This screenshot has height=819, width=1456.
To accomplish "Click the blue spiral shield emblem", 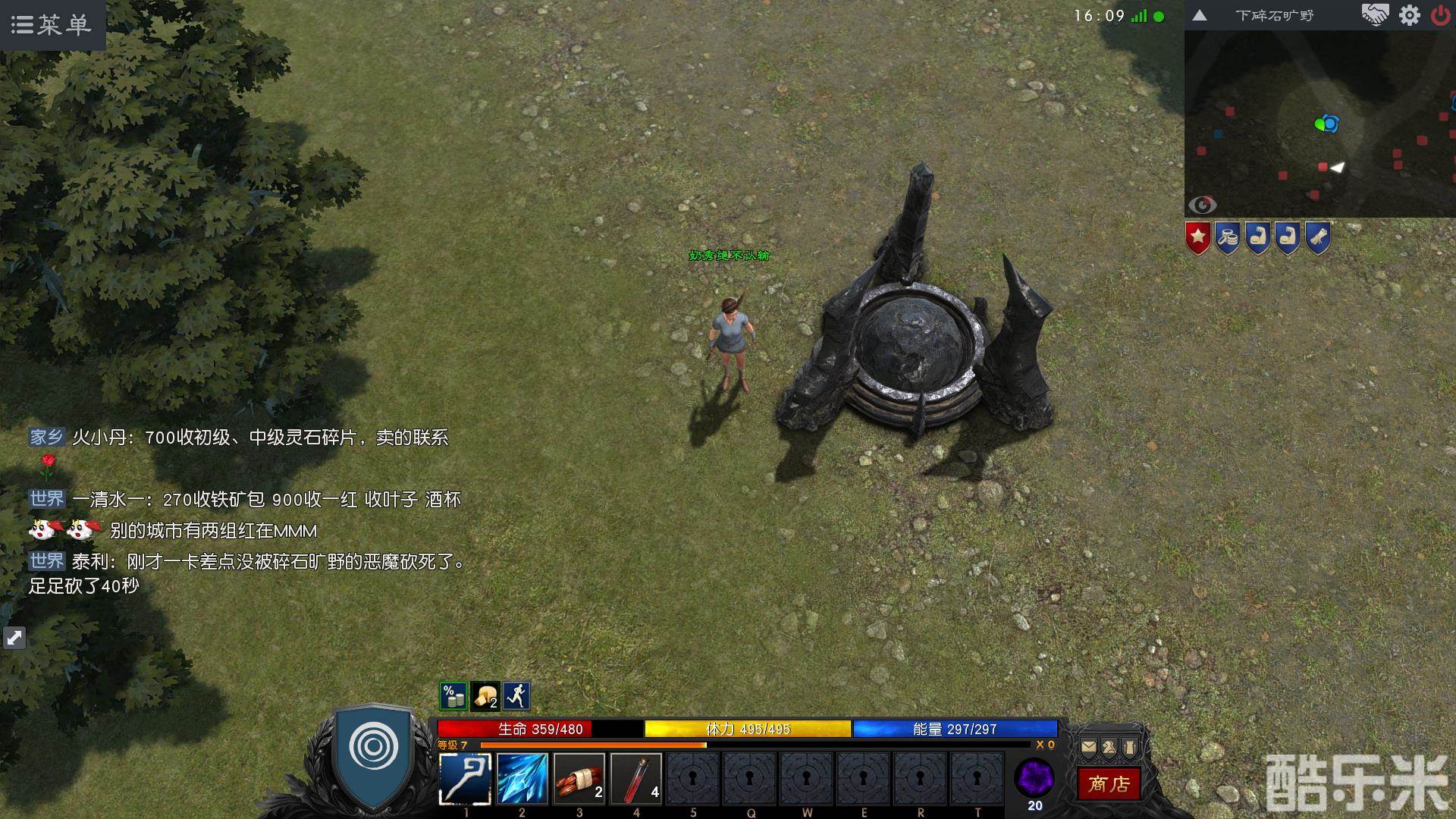I will coord(373,748).
